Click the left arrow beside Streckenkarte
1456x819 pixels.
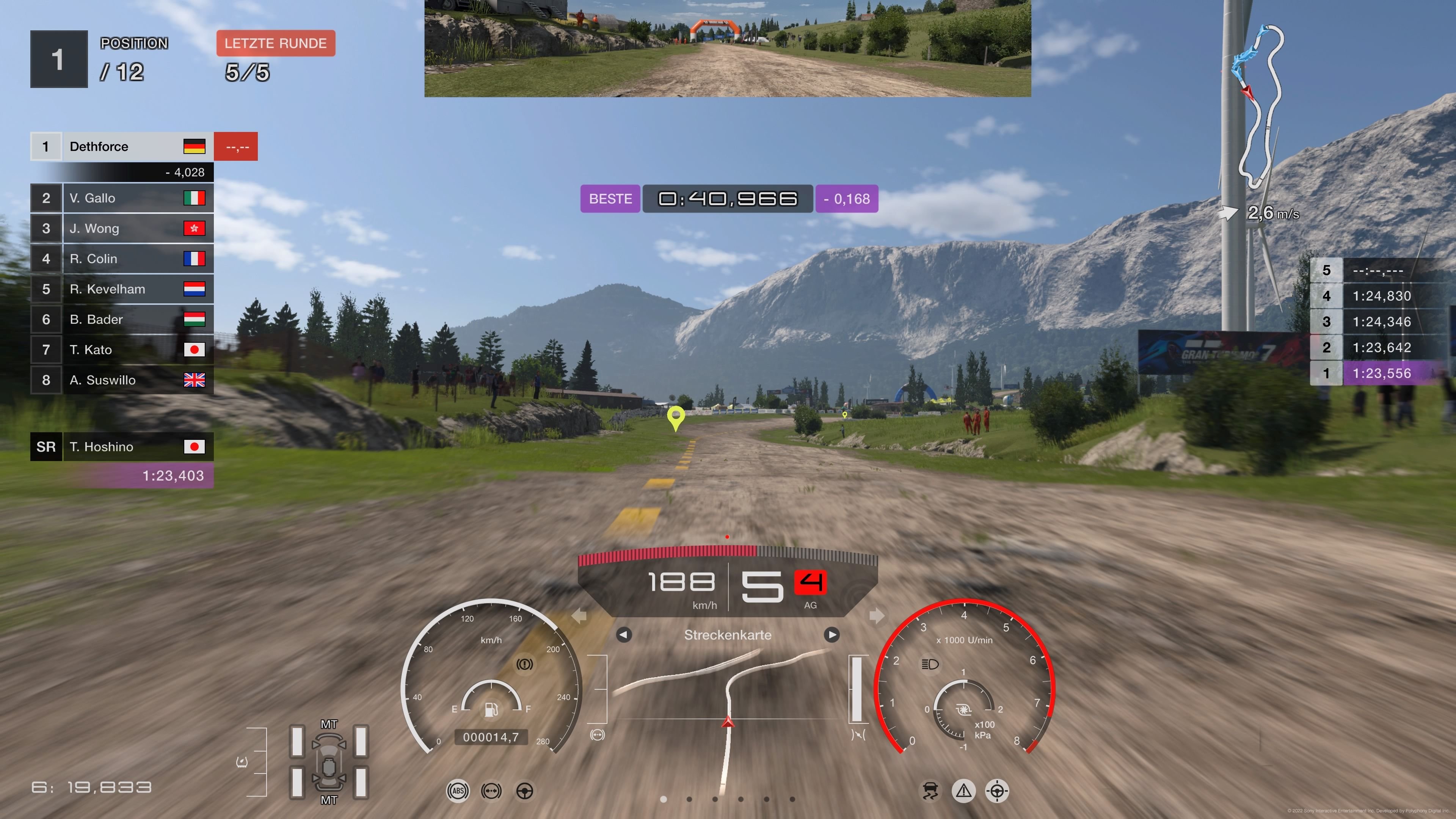(623, 635)
